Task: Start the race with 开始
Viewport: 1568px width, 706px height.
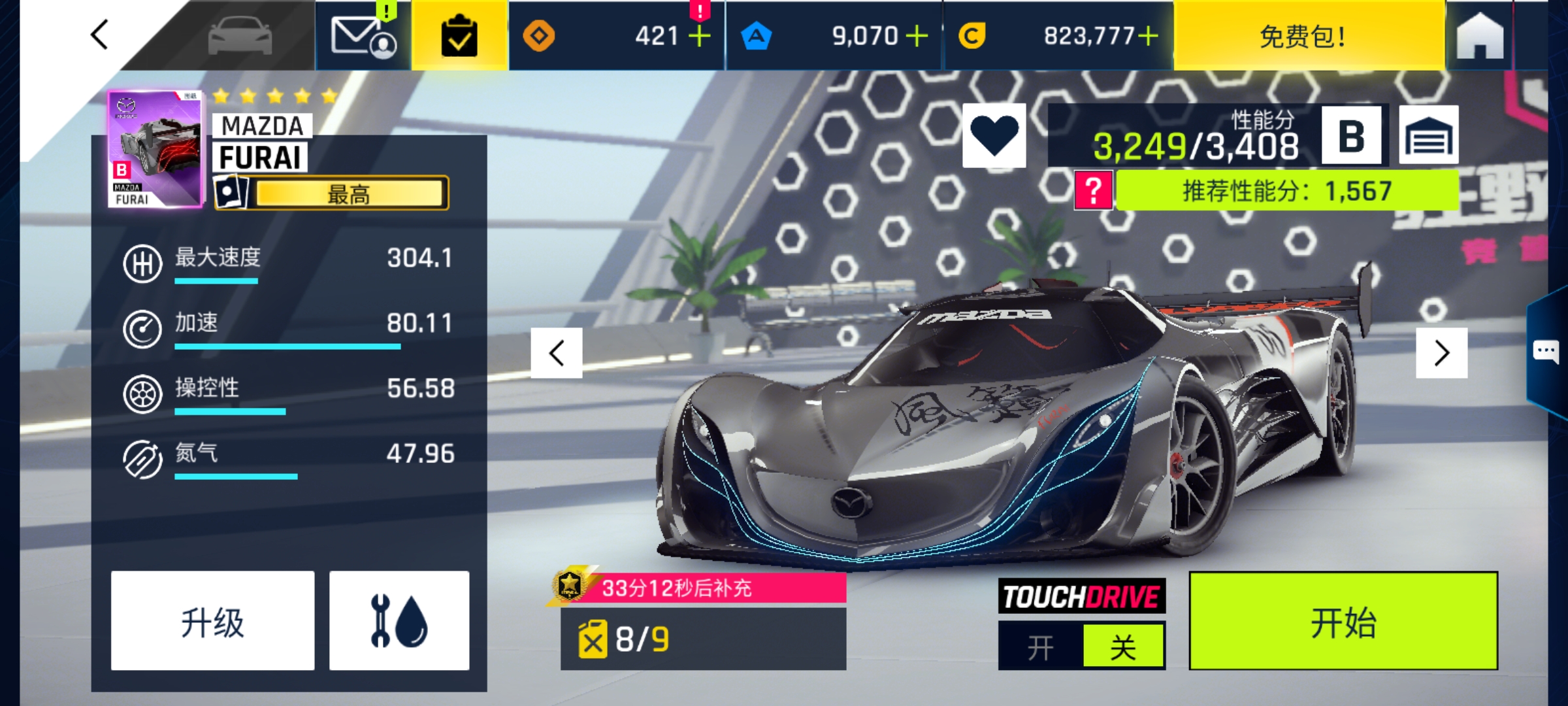Action: pyautogui.click(x=1343, y=621)
